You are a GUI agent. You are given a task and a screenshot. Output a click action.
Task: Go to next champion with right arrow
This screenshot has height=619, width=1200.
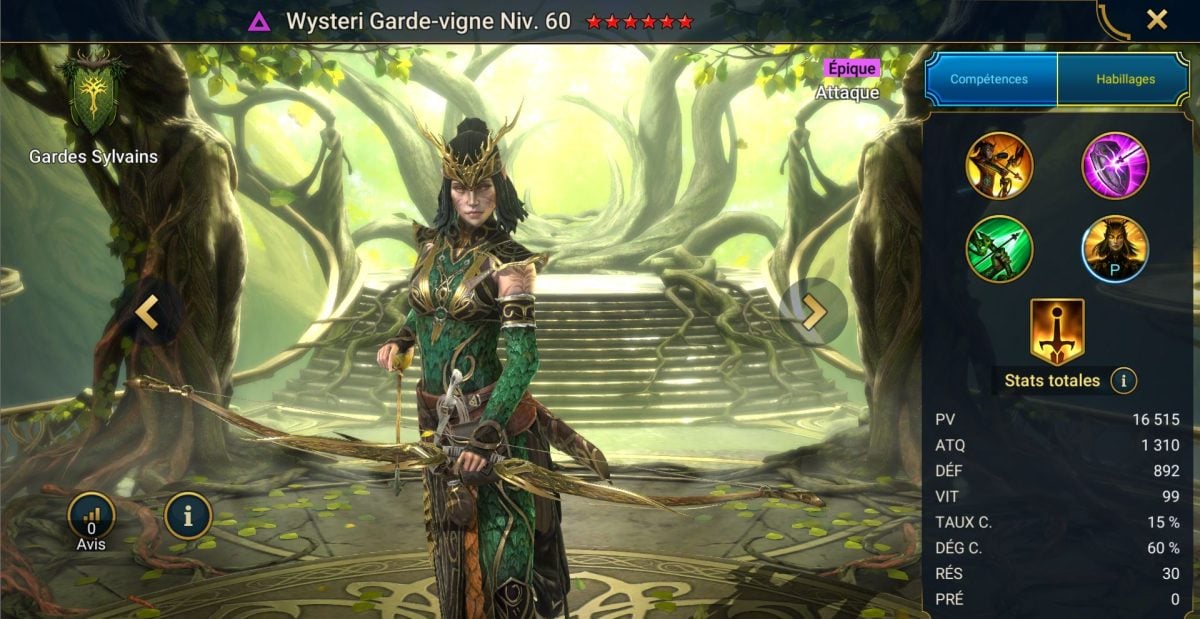(814, 312)
